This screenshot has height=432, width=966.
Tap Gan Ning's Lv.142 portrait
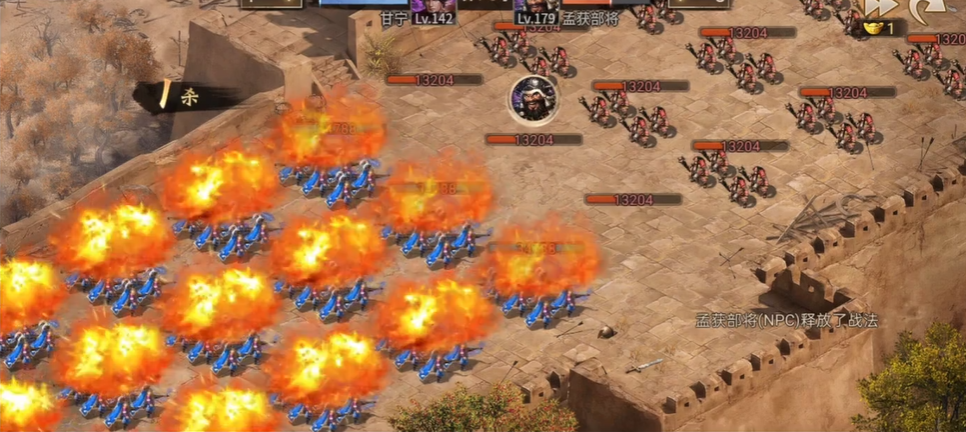click(x=434, y=8)
